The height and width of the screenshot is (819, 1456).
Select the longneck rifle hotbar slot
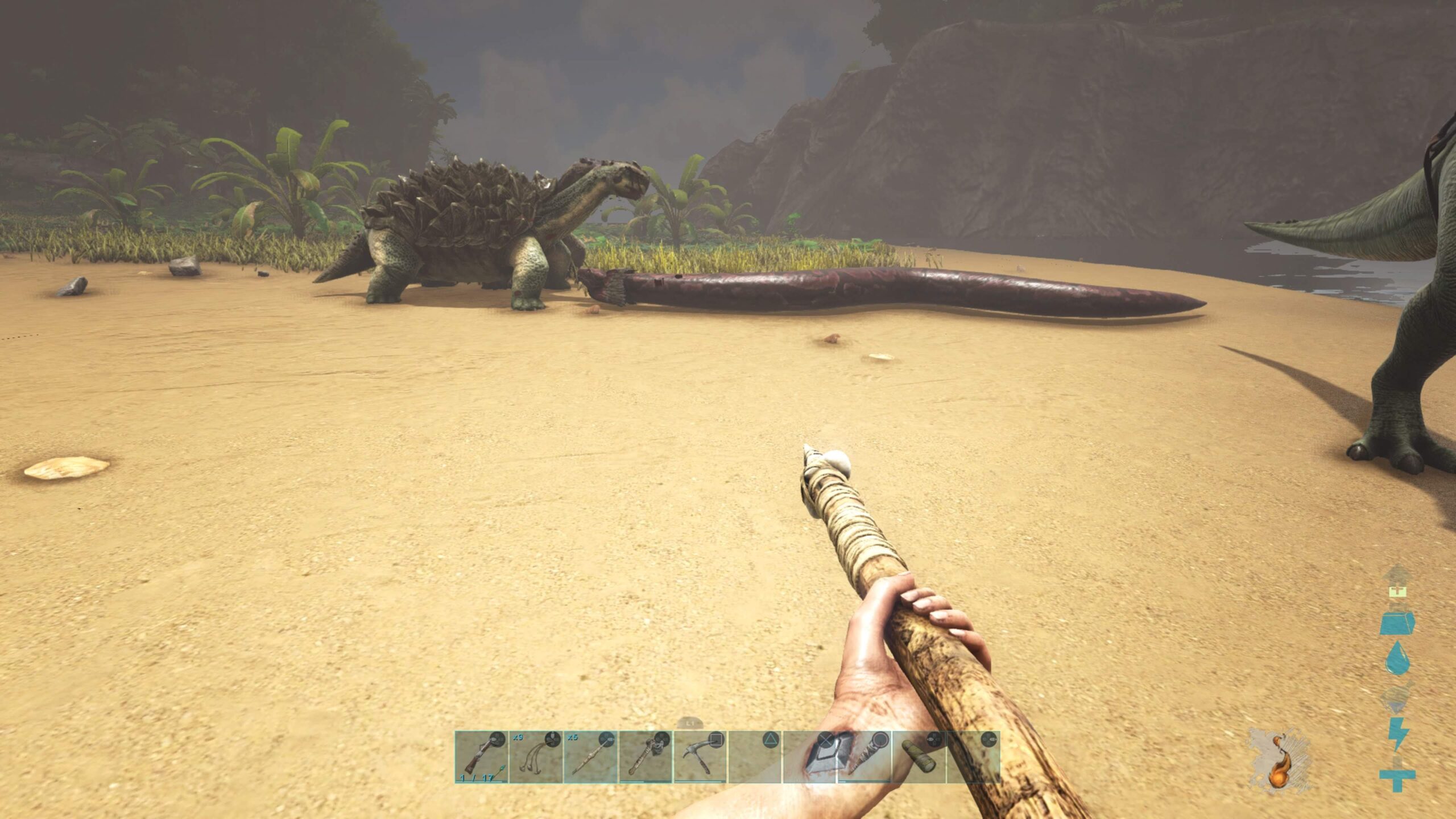coord(481,757)
